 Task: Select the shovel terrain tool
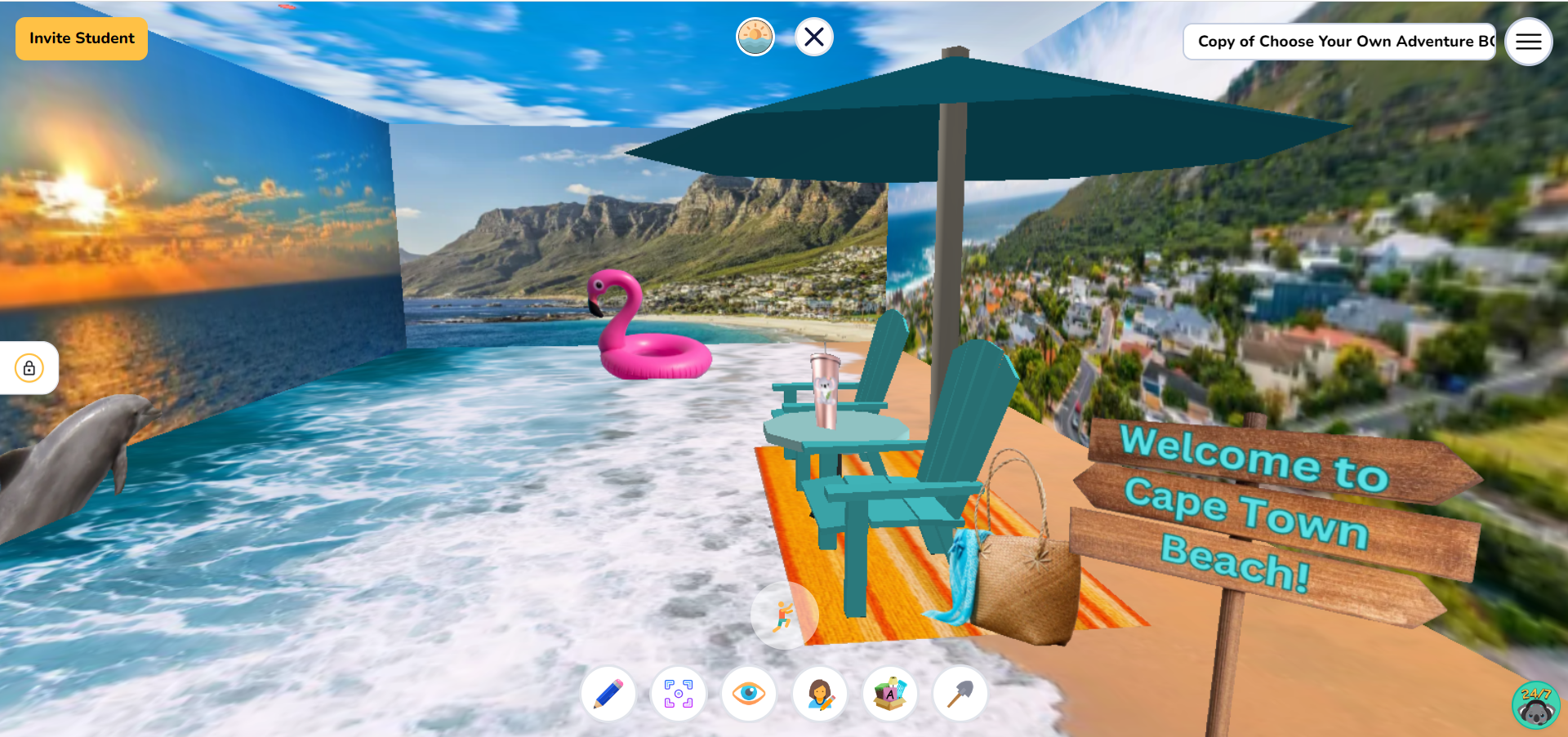960,693
